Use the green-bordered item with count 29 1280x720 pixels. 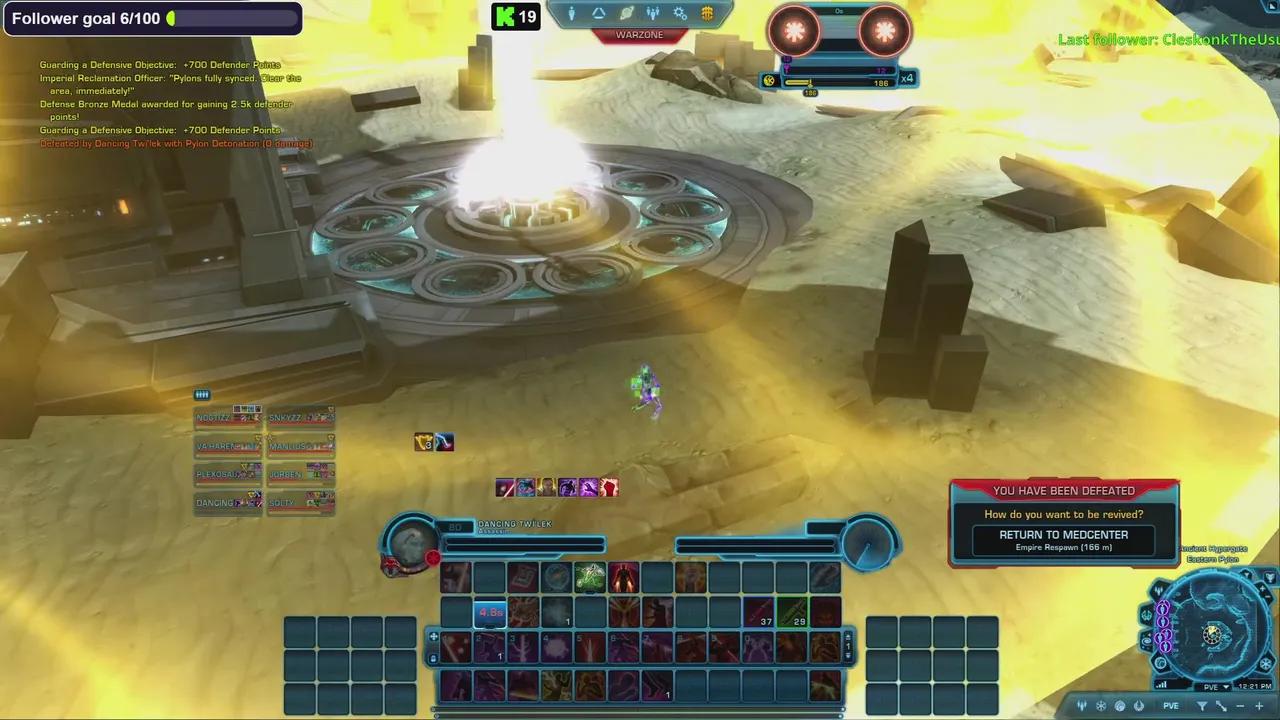pos(793,612)
